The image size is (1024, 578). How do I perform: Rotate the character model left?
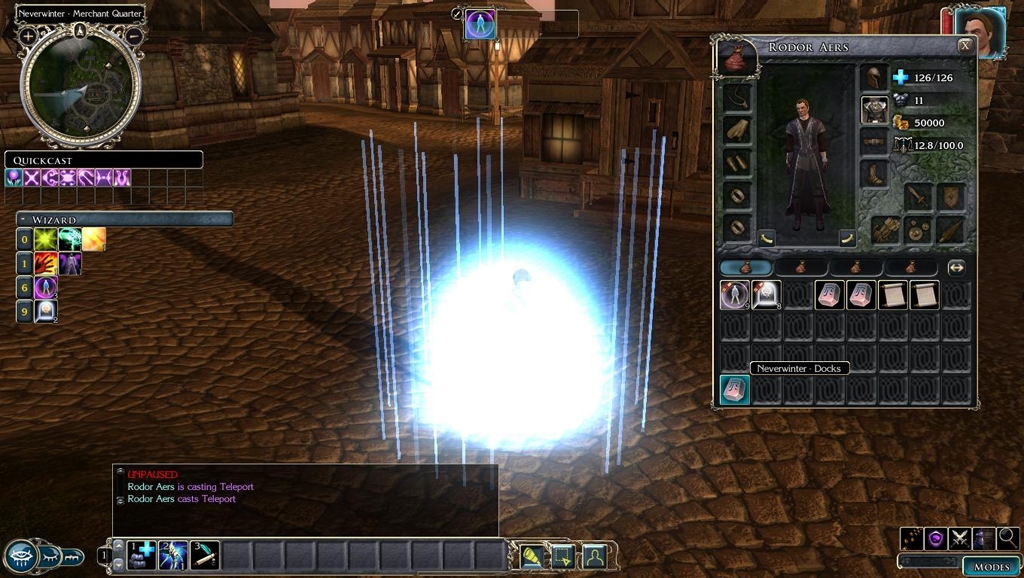pyautogui.click(x=767, y=238)
